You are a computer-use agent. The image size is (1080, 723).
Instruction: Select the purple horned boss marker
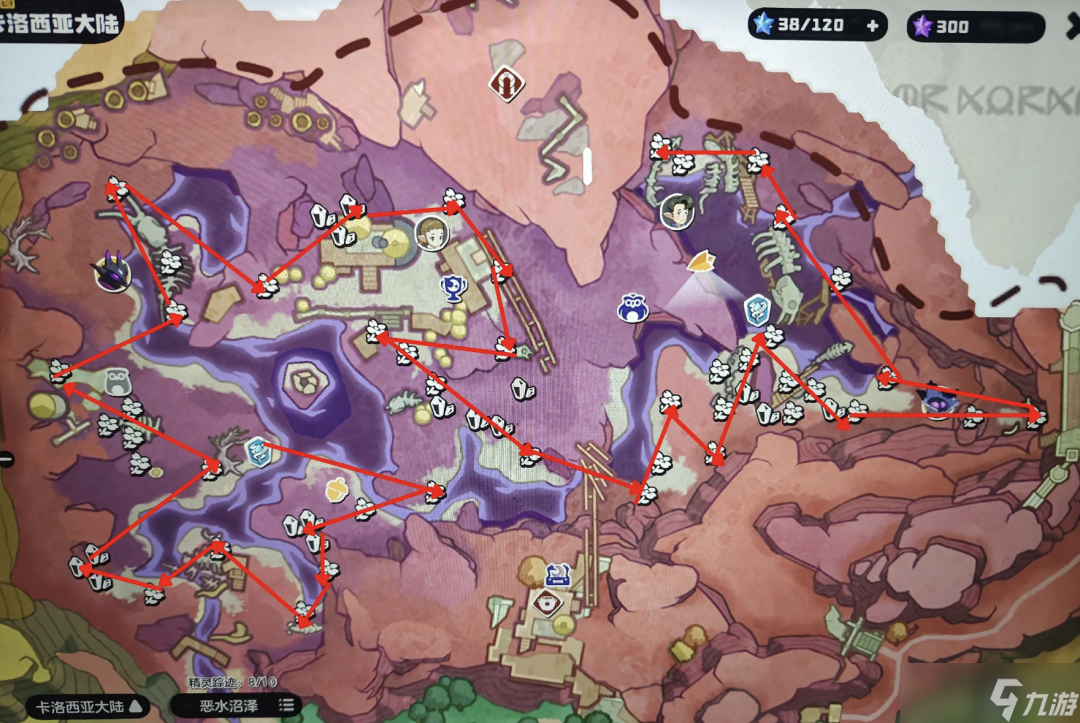(111, 271)
